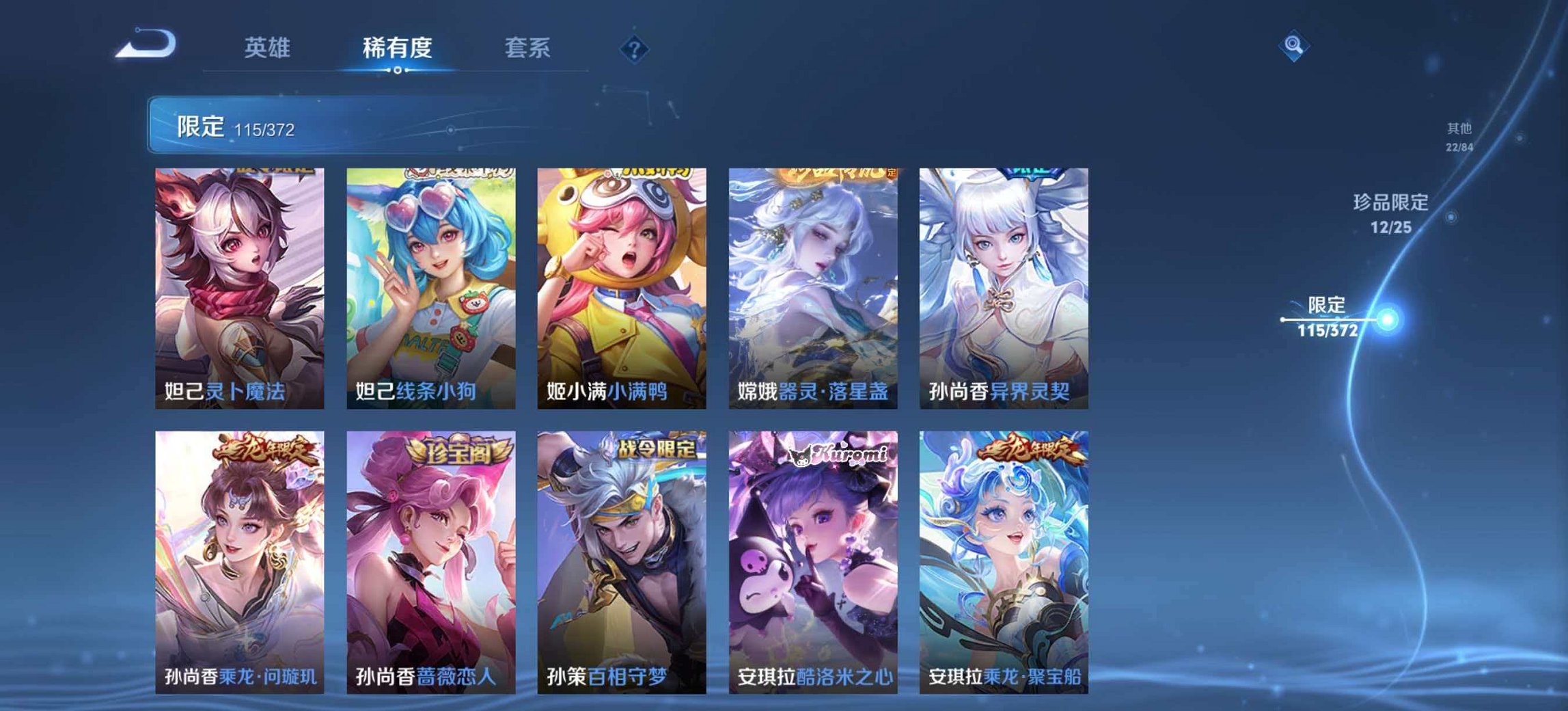1568x711 pixels.
Task: Open the question mark help icon
Action: [635, 47]
